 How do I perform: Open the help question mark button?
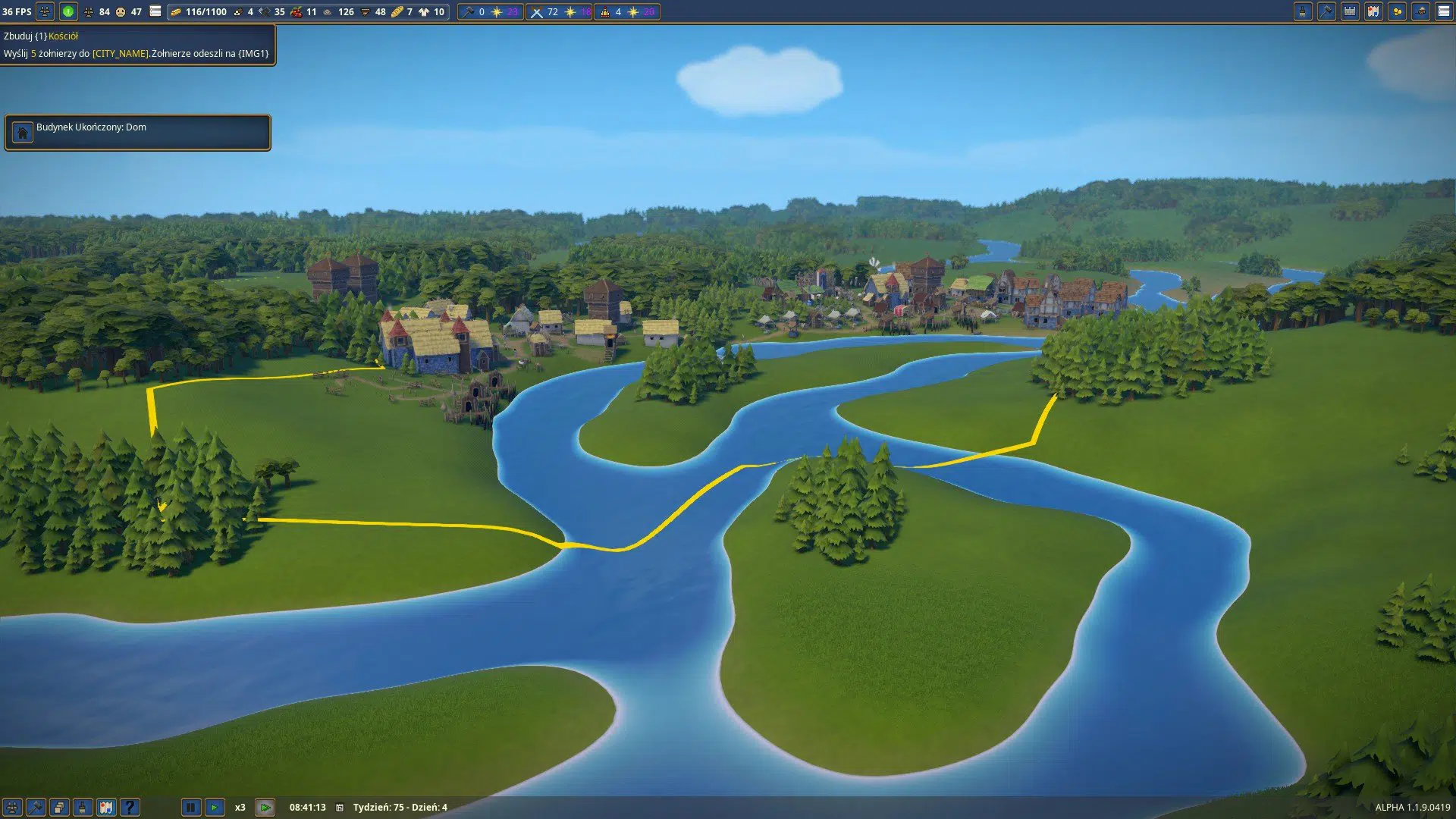pos(130,808)
